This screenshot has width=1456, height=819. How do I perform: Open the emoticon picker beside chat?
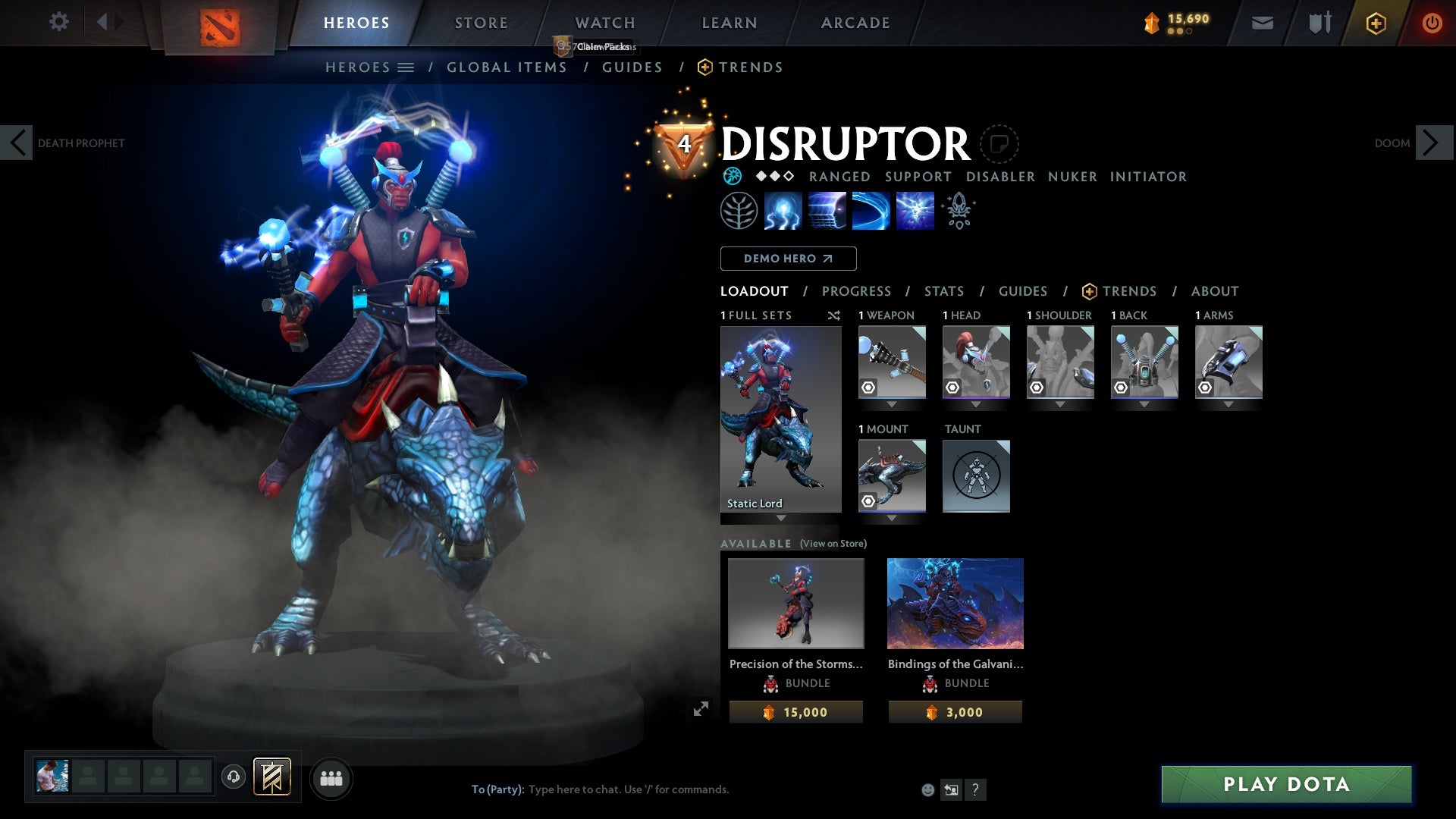(927, 789)
